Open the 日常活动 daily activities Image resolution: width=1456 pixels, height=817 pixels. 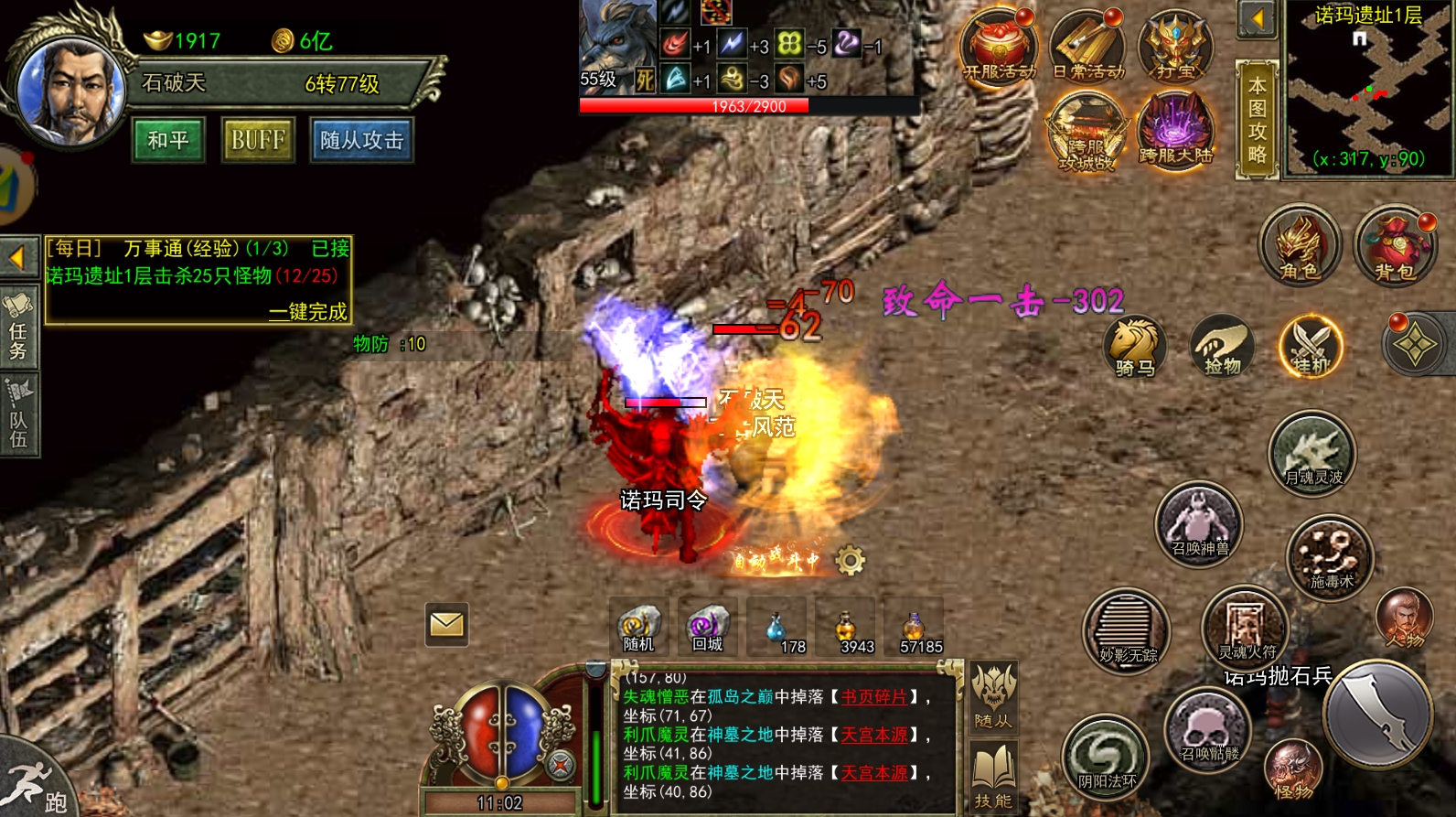pyautogui.click(x=1087, y=48)
